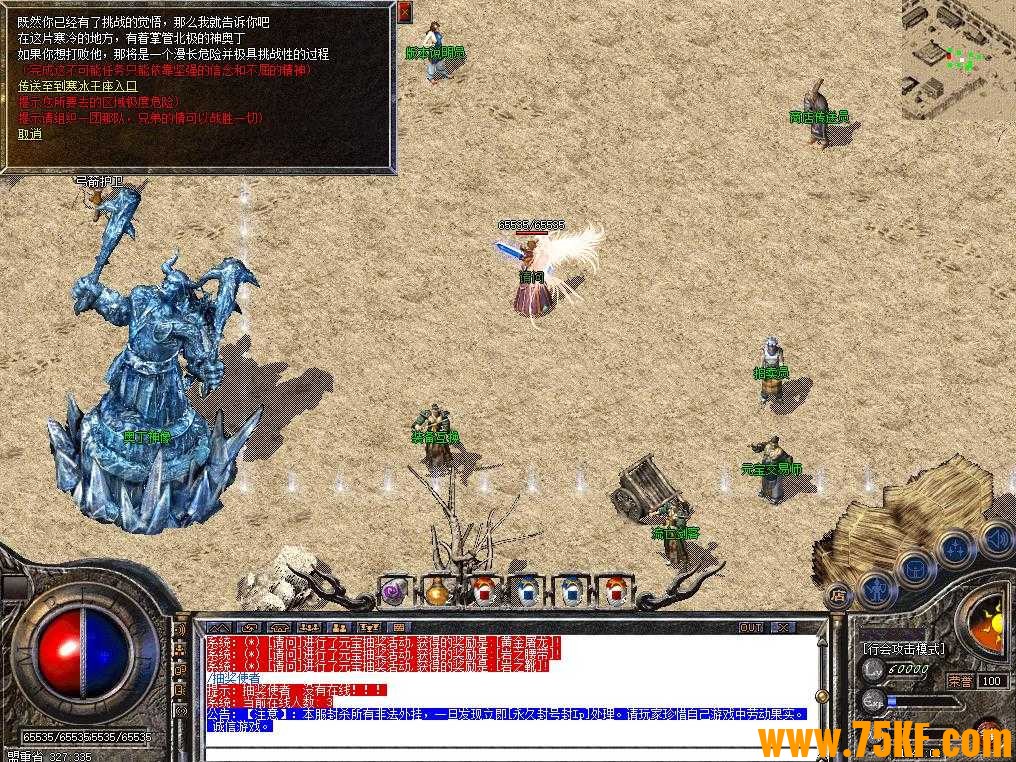Open the bag inventory round button
The width and height of the screenshot is (1016, 762).
pos(915,568)
